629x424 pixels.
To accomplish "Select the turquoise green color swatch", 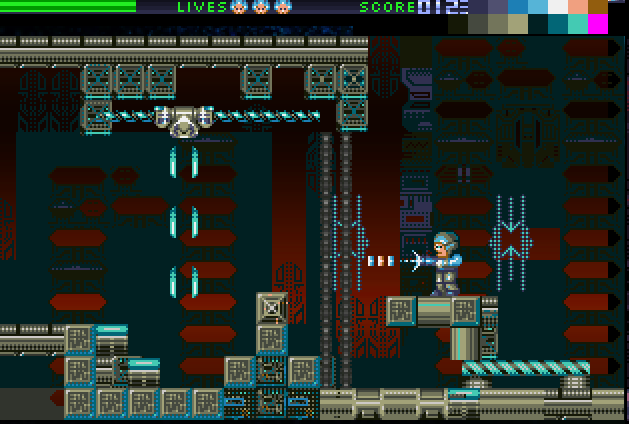I will 578,24.
